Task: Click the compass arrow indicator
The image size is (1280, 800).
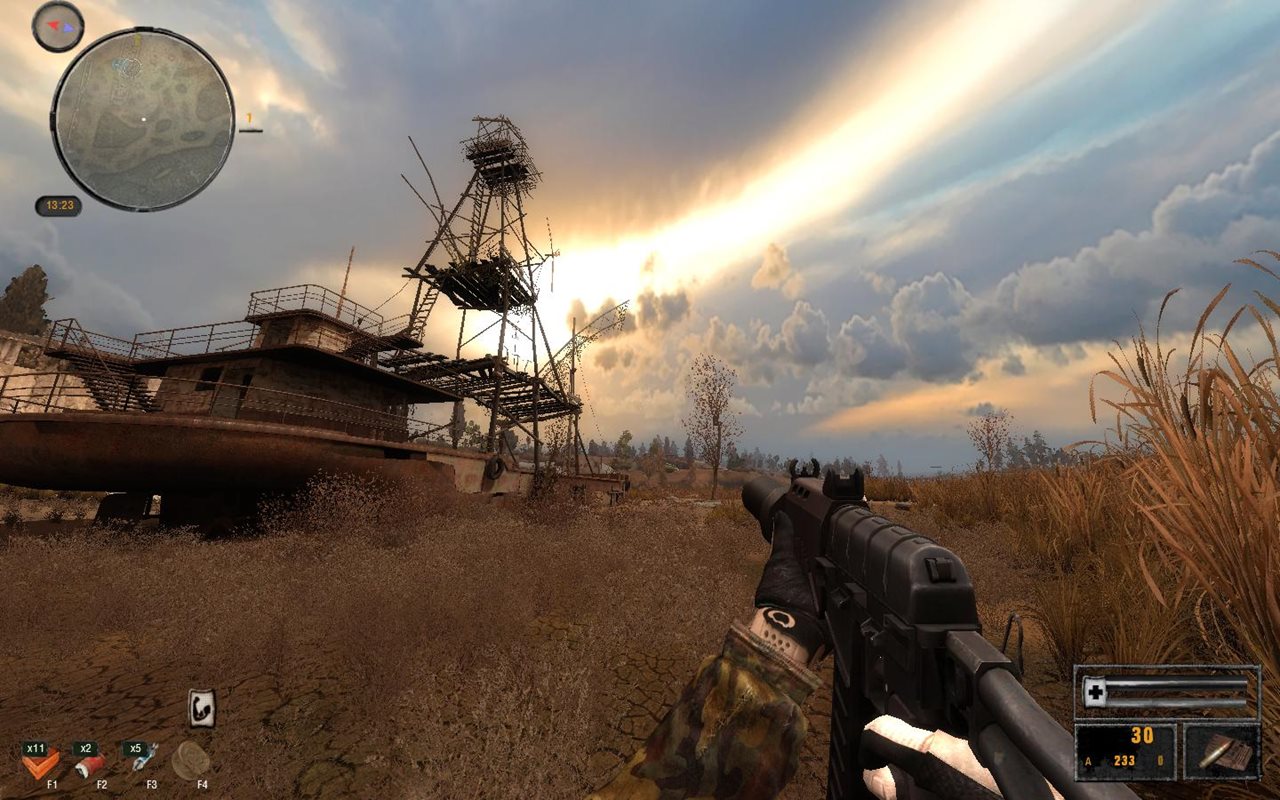Action: tap(55, 24)
